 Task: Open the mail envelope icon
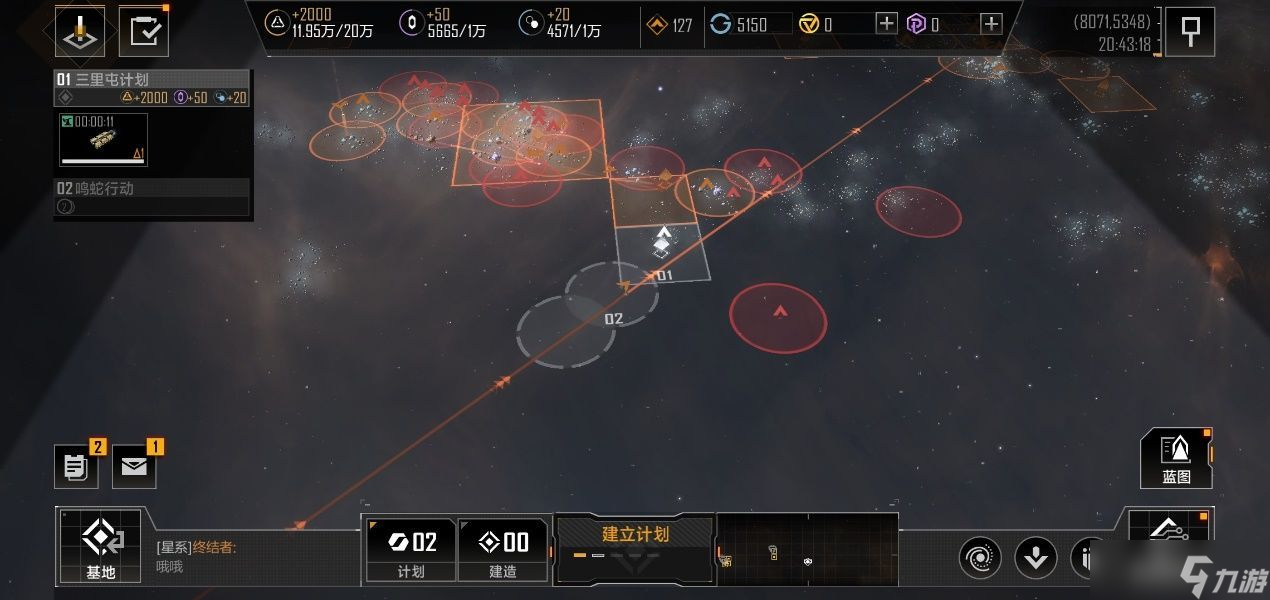134,467
